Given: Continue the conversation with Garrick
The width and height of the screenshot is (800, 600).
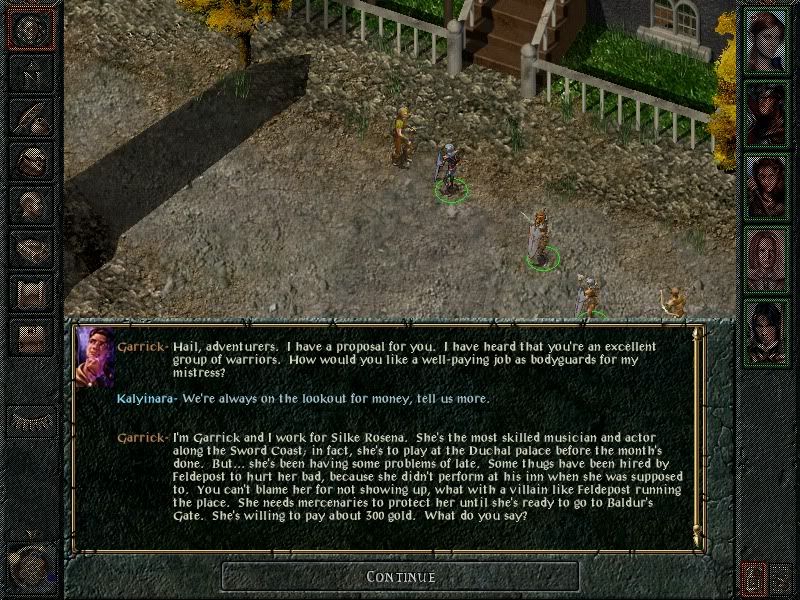Looking at the screenshot, I should pyautogui.click(x=400, y=576).
